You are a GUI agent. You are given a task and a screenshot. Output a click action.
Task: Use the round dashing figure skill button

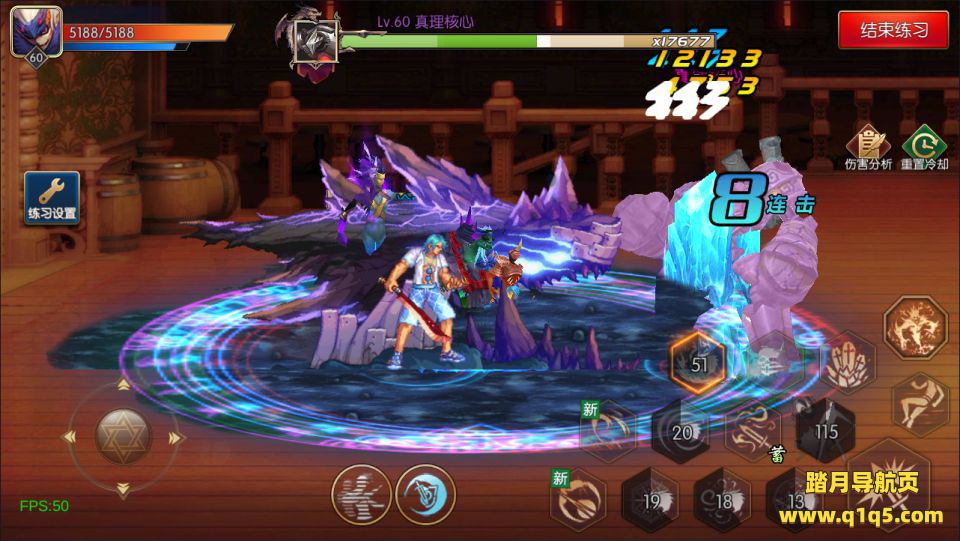pos(361,494)
